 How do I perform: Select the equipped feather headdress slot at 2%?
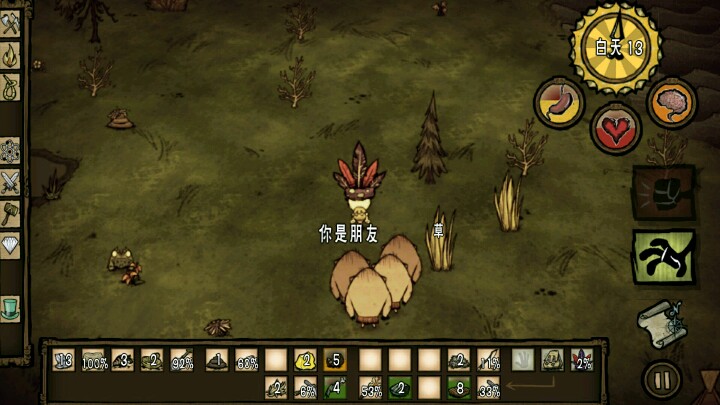(x=581, y=360)
